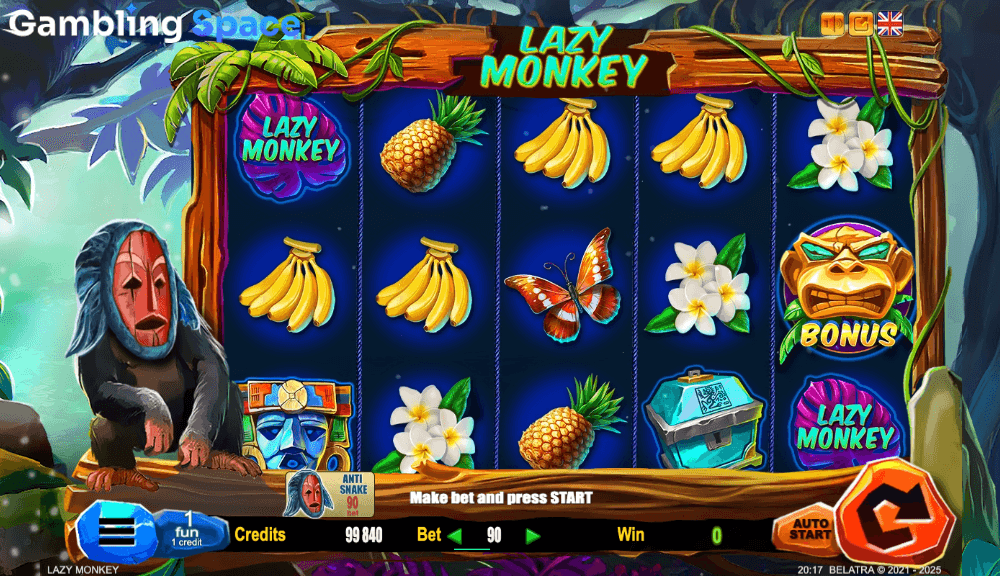Increase the bet with the right arrow

pyautogui.click(x=532, y=536)
